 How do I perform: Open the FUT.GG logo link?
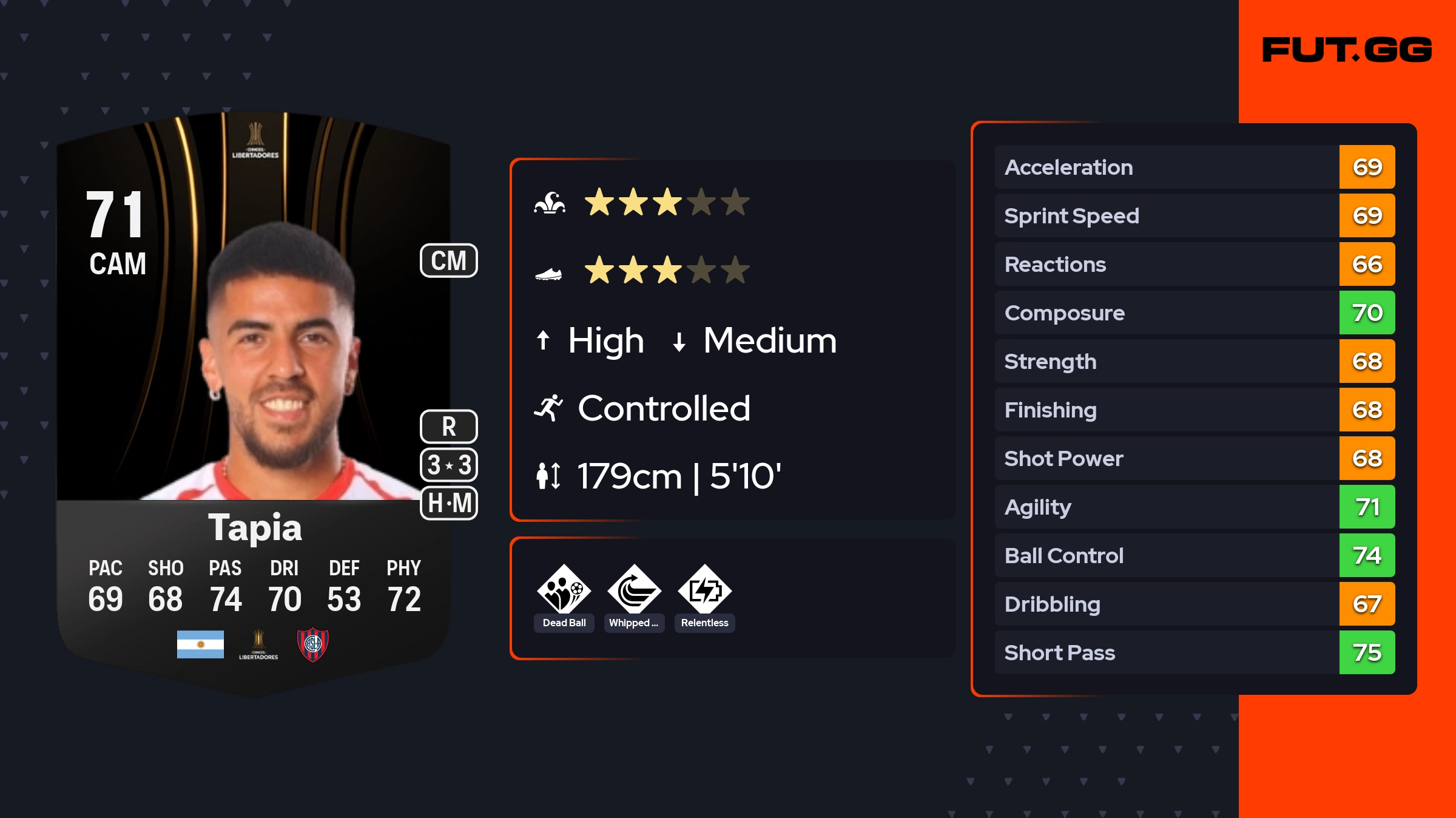[x=1347, y=50]
